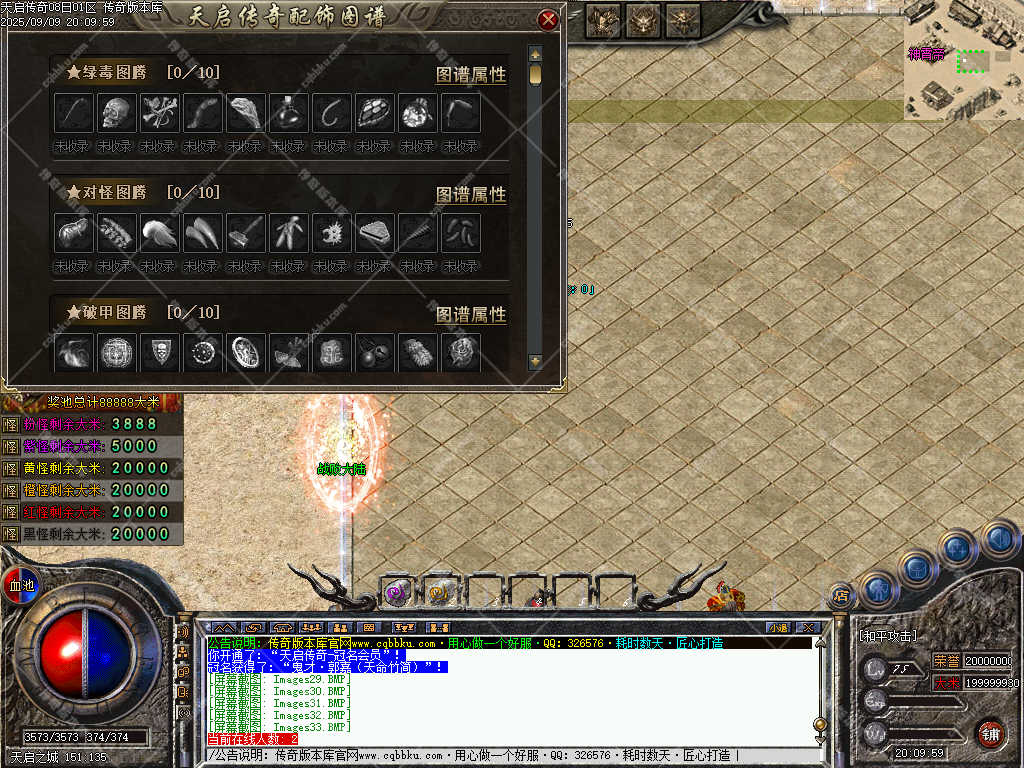This screenshot has height=768, width=1024.
Task: Select the potion flask item in 绿毒图腾
Action: pos(289,113)
